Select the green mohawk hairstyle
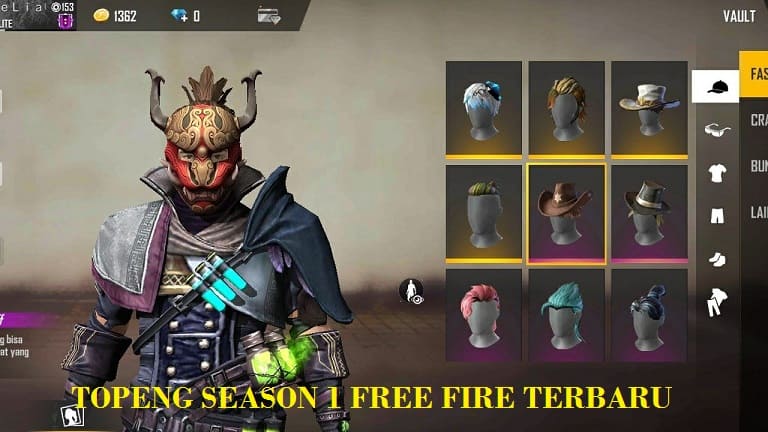Viewport: 768px width, 432px height. pyautogui.click(x=483, y=212)
